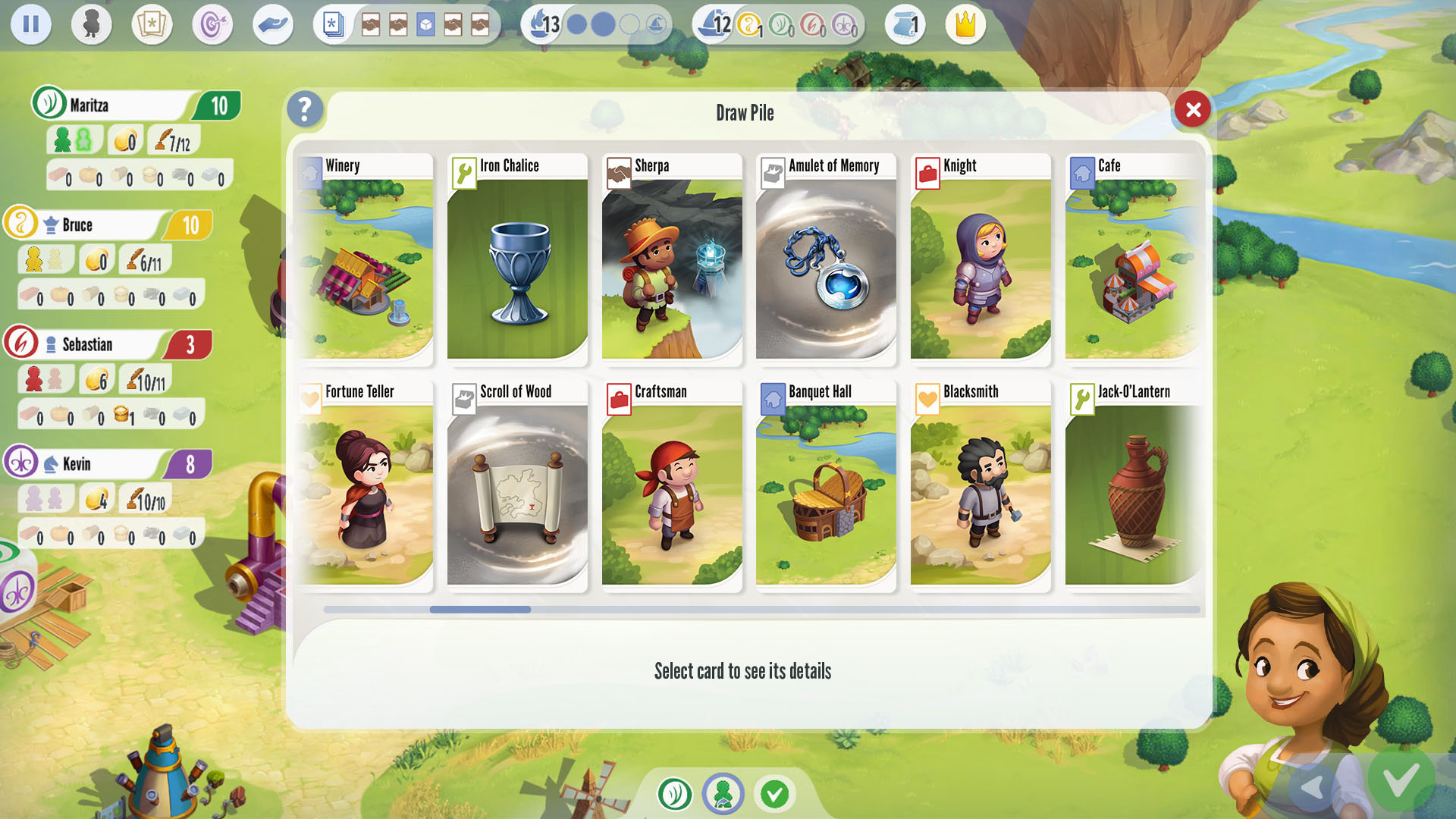Open the cards overview via the starred cards icon
Viewport: 1456px width, 819px height.
click(x=152, y=24)
